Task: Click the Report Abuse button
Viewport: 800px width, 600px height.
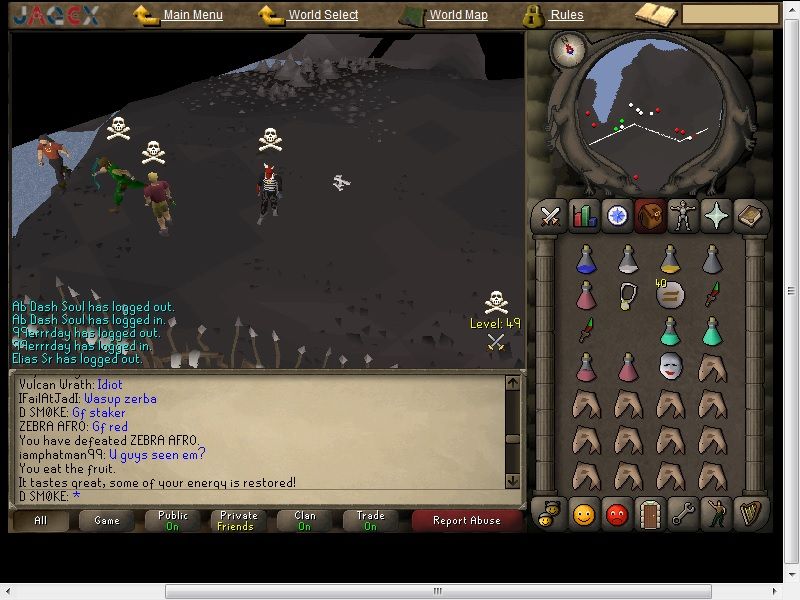Action: (466, 521)
